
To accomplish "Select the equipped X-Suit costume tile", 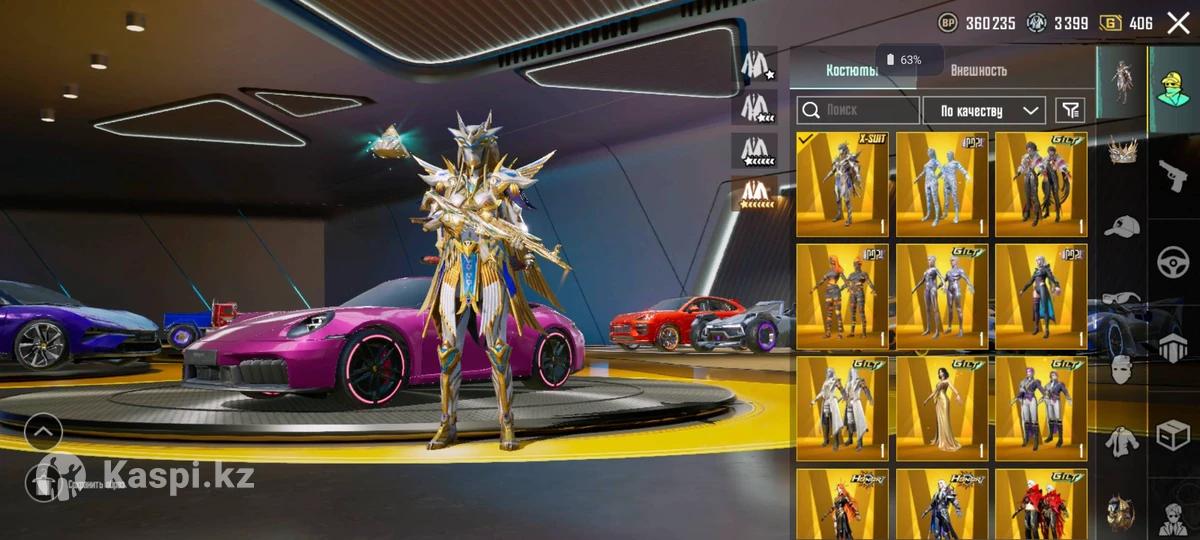I will [842, 184].
